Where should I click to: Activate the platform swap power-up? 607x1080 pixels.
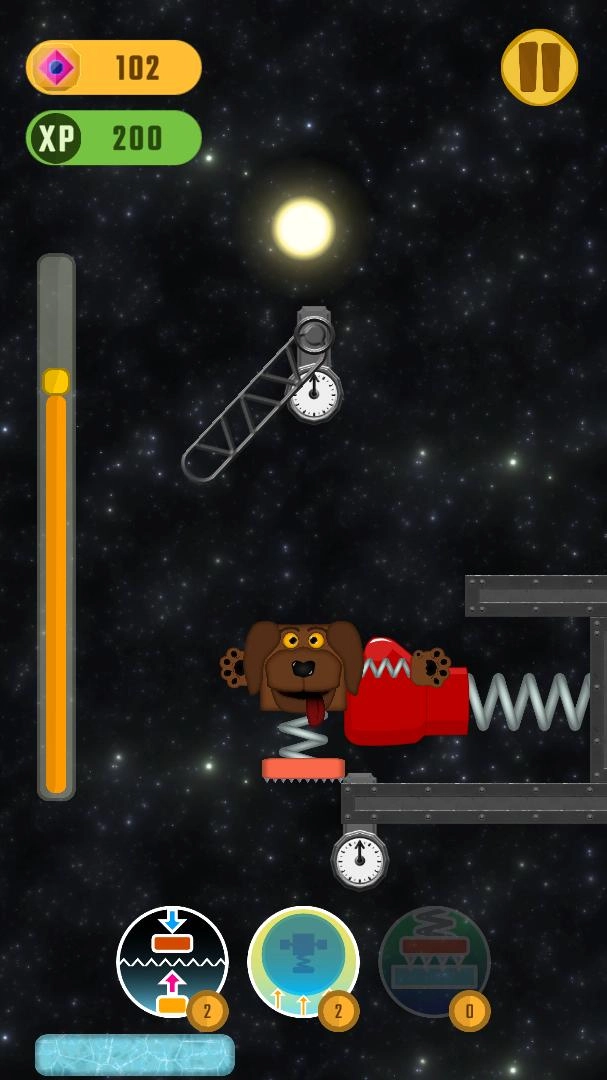coord(172,961)
